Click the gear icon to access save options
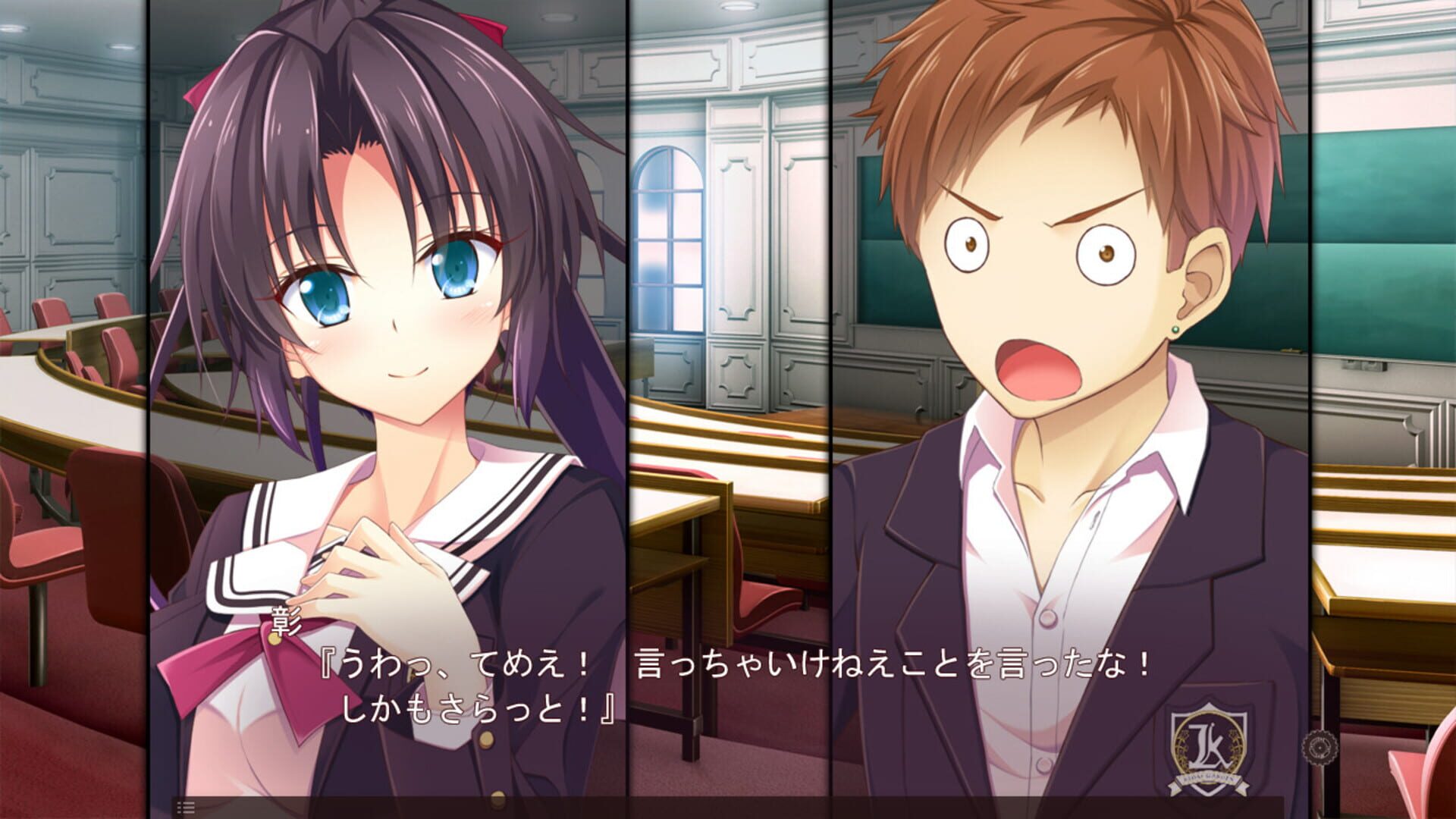 (x=1319, y=747)
